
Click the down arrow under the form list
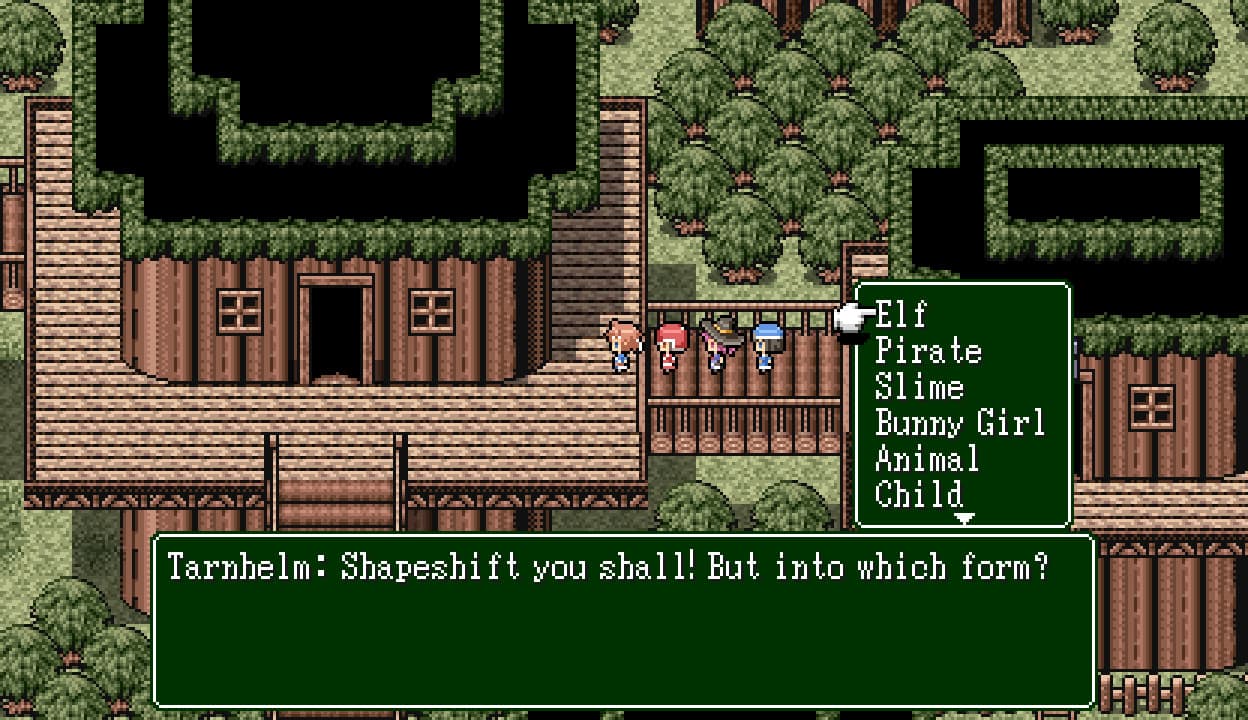pos(964,519)
